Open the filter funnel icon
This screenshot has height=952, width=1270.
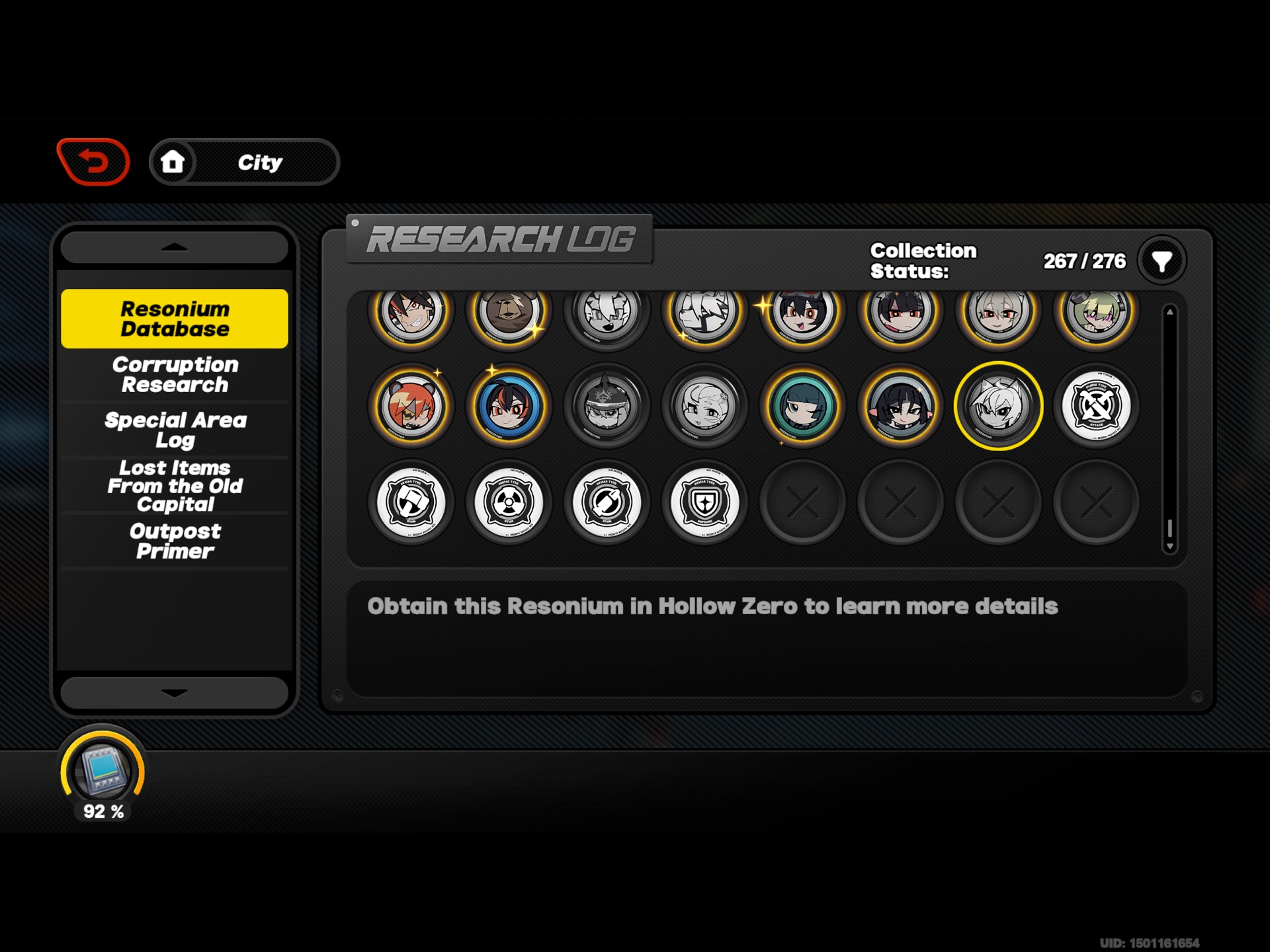(1161, 260)
